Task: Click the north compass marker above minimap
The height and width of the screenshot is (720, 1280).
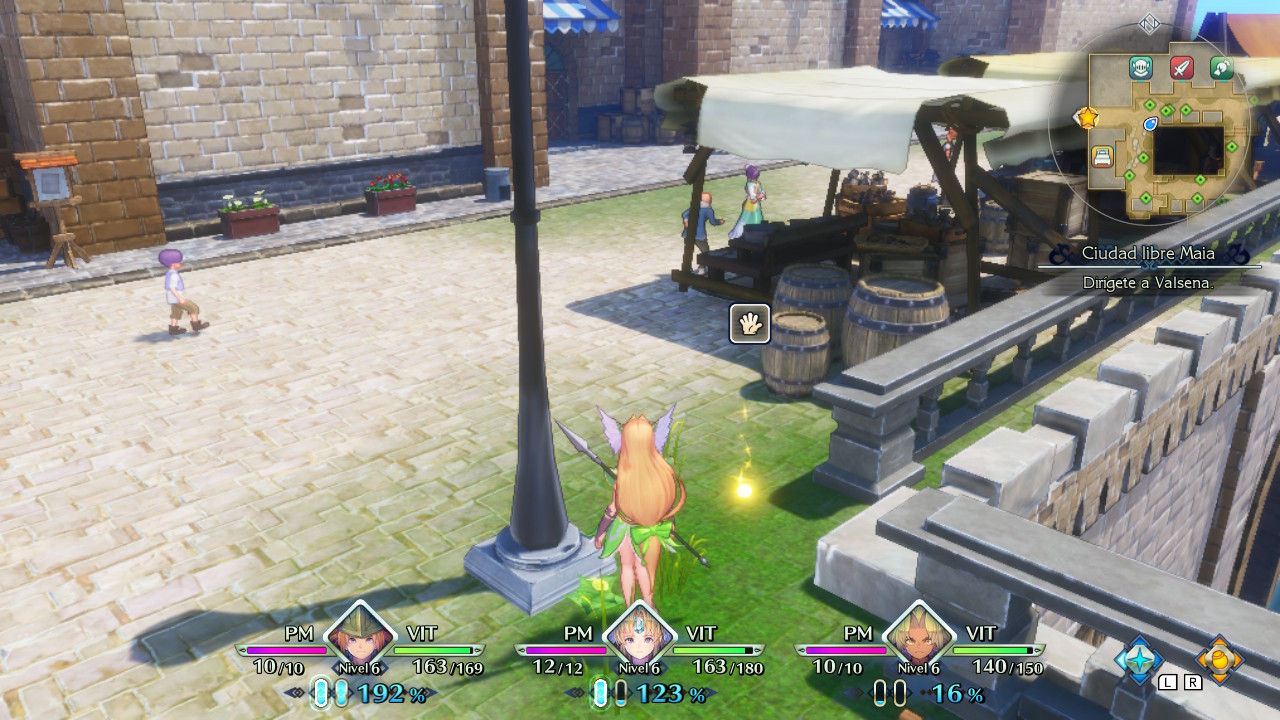Action: coord(1150,24)
